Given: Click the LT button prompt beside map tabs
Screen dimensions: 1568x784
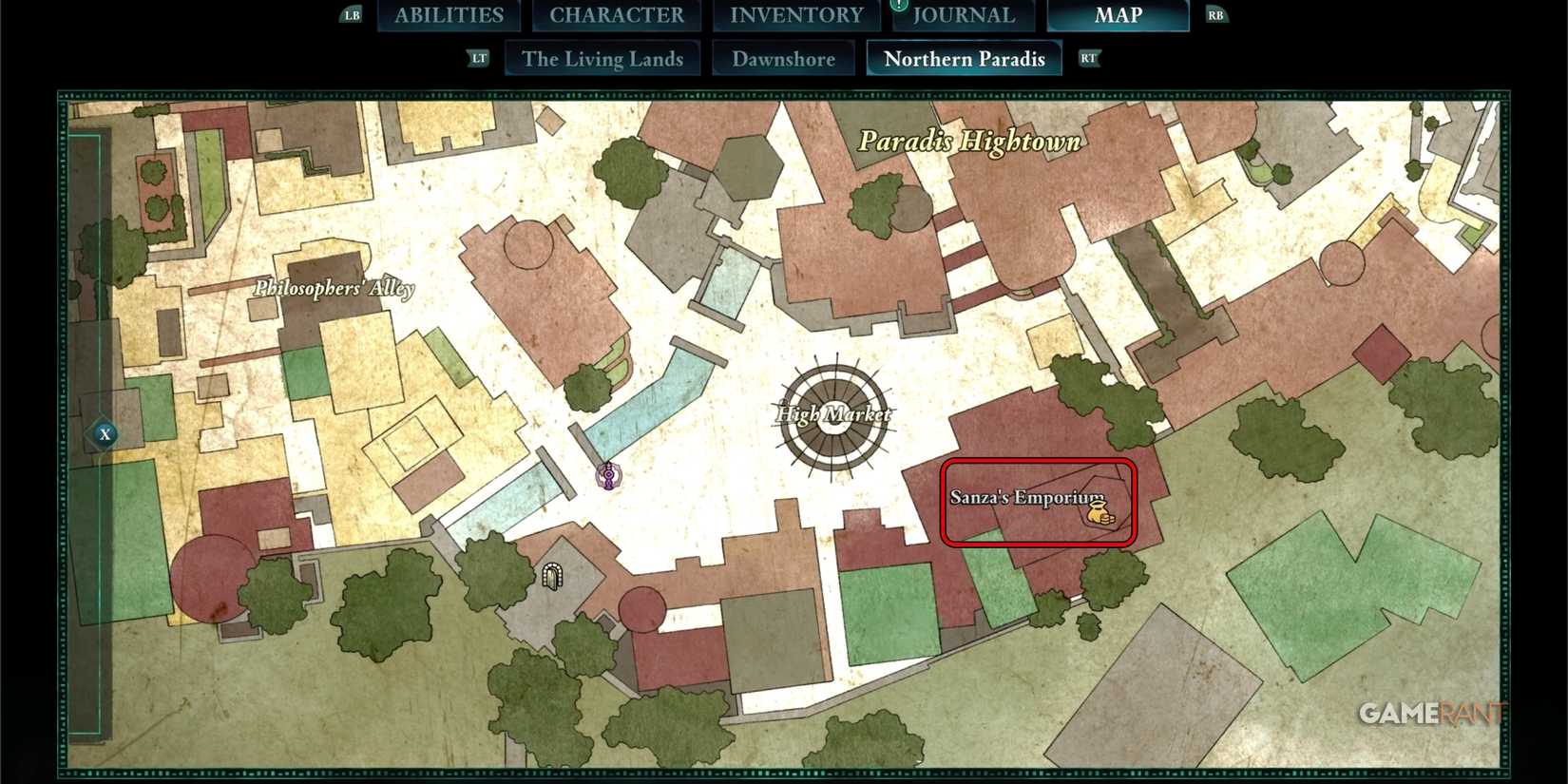Looking at the screenshot, I should coord(479,58).
